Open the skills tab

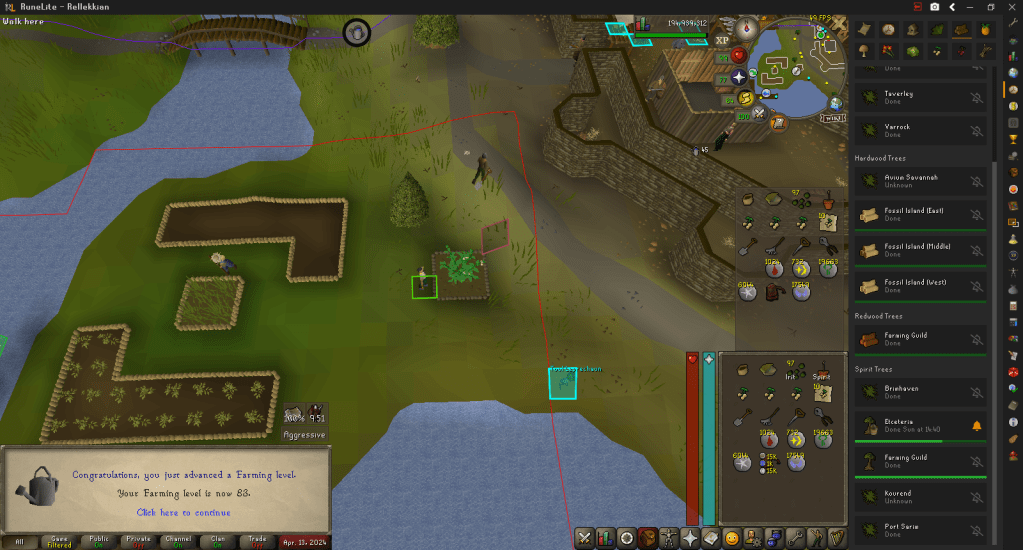[x=605, y=538]
